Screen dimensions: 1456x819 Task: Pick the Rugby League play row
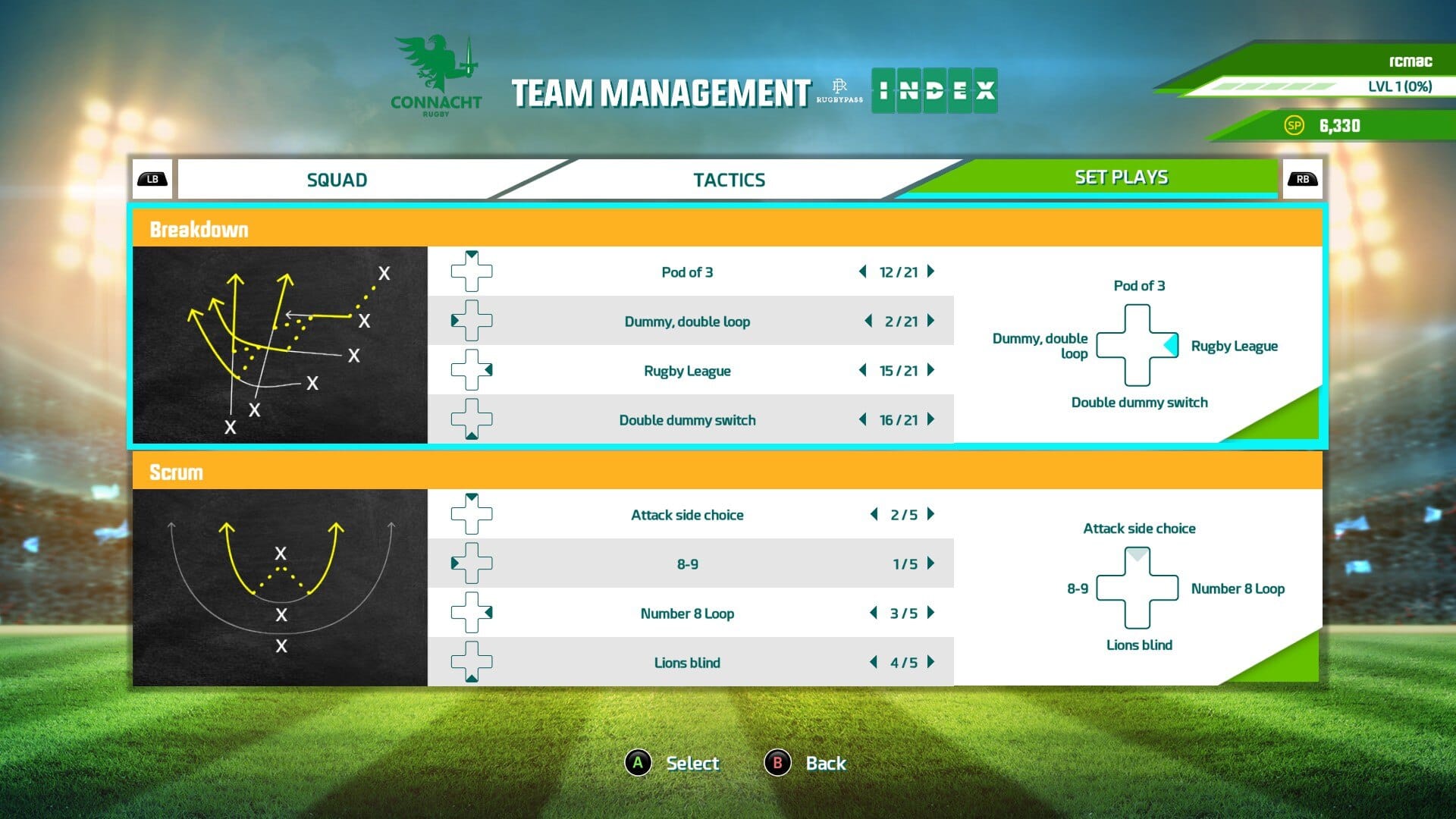pos(687,371)
